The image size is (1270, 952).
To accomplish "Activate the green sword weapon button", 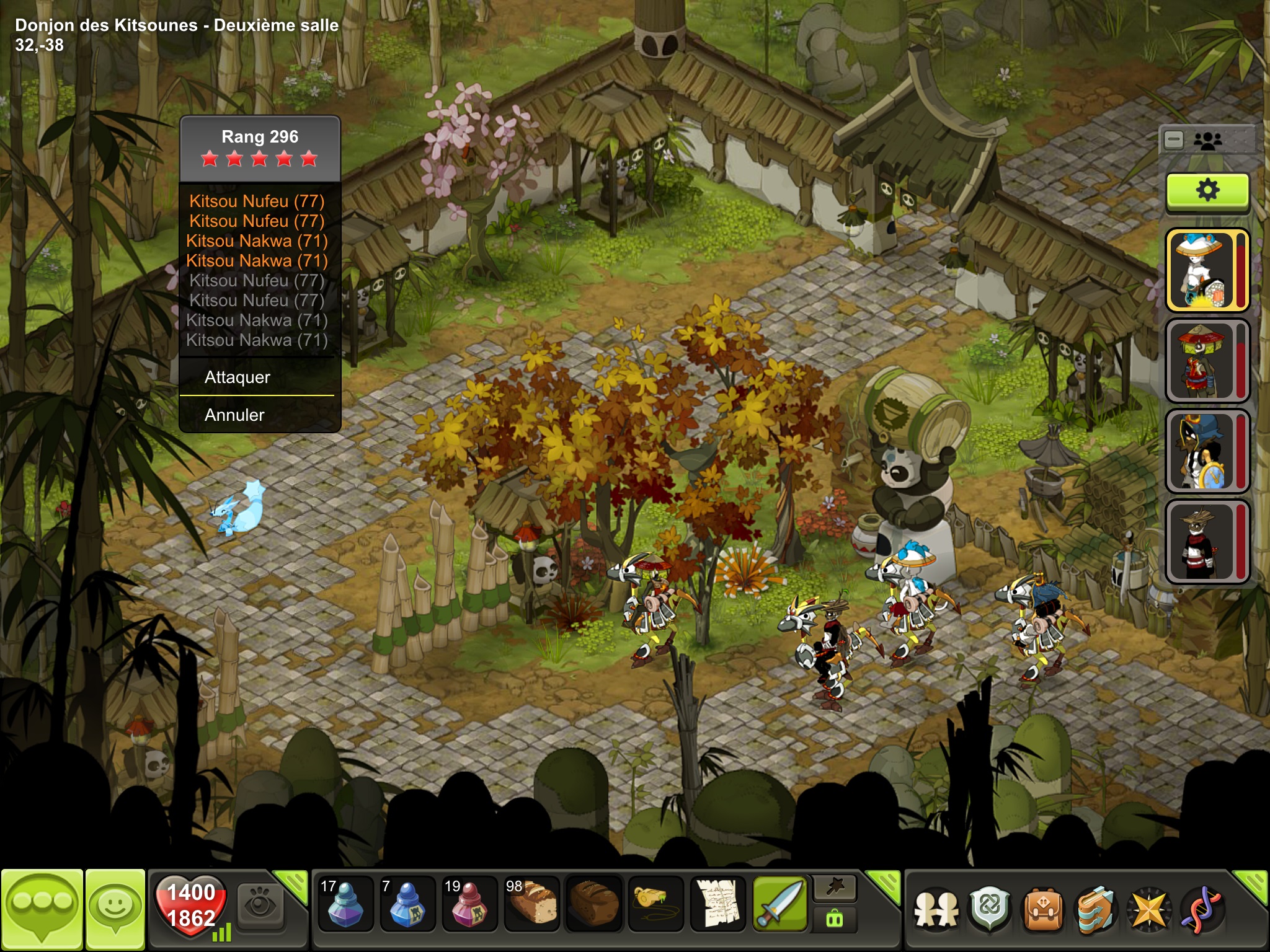I will [779, 905].
